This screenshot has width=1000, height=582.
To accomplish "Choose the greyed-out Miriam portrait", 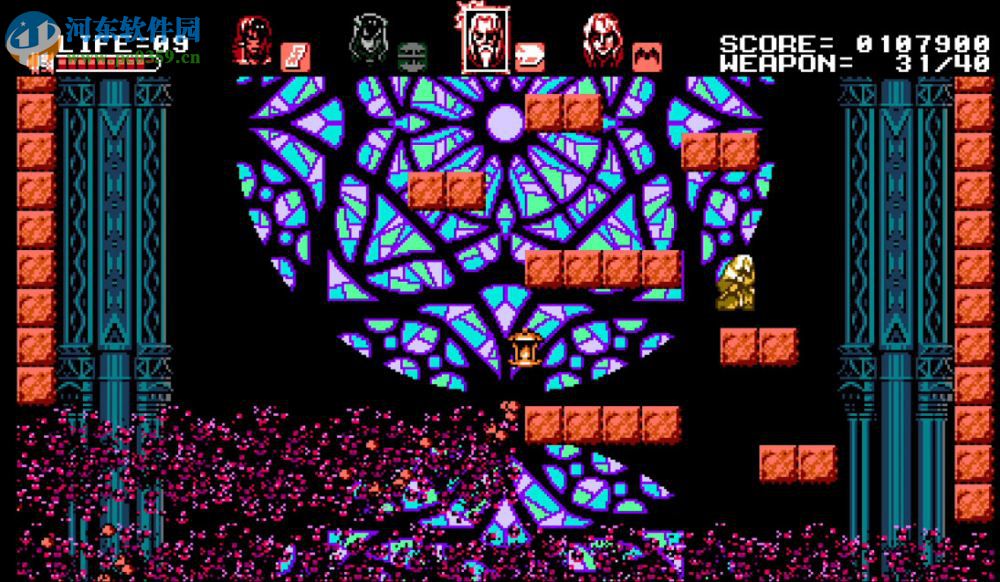I will coord(368,40).
